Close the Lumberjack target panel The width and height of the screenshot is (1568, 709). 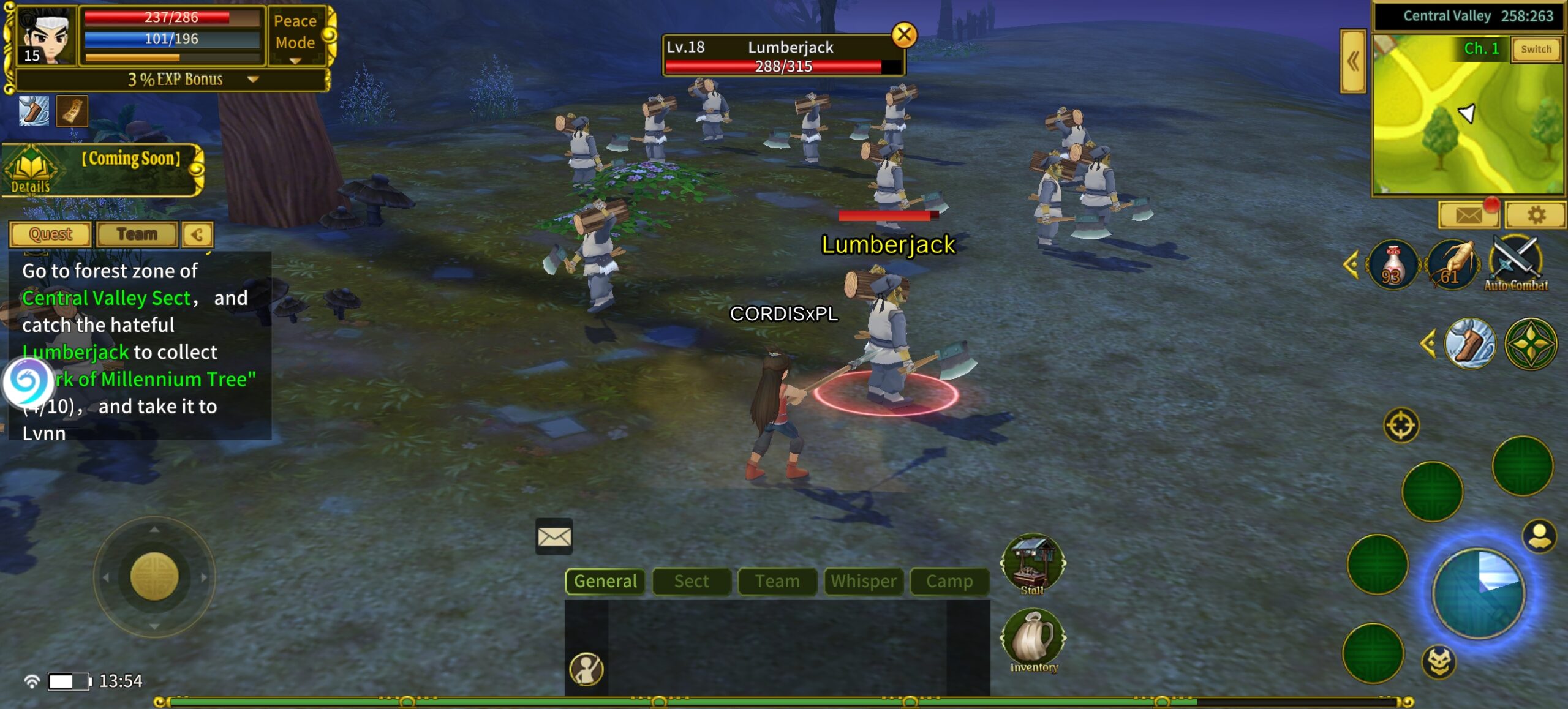coord(904,35)
